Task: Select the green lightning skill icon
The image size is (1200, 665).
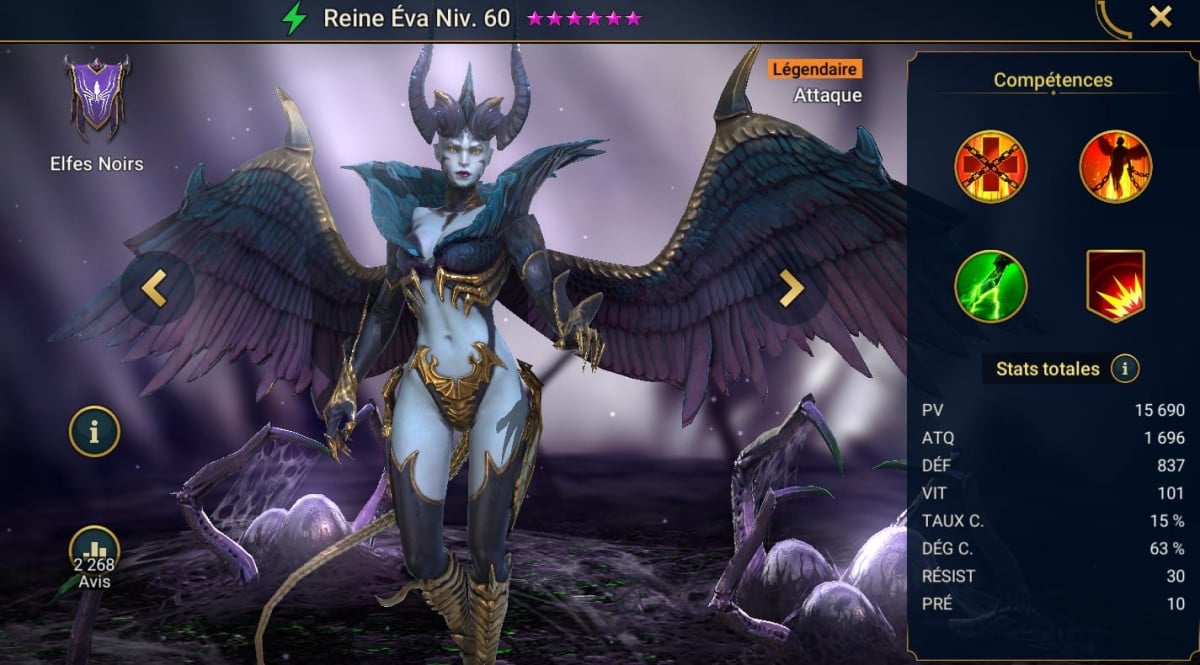Action: click(990, 286)
